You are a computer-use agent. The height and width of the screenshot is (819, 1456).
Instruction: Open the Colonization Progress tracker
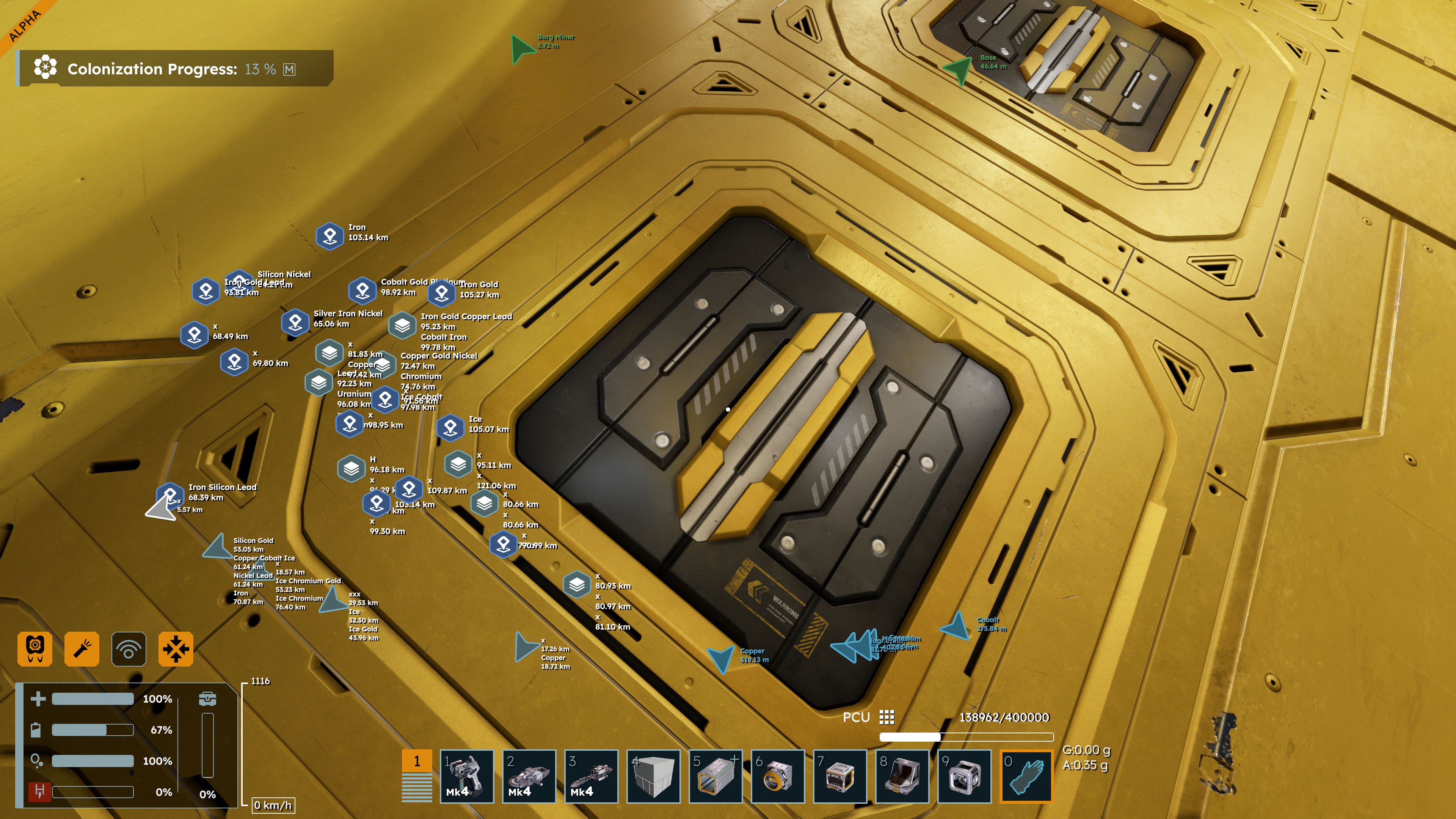[x=174, y=69]
